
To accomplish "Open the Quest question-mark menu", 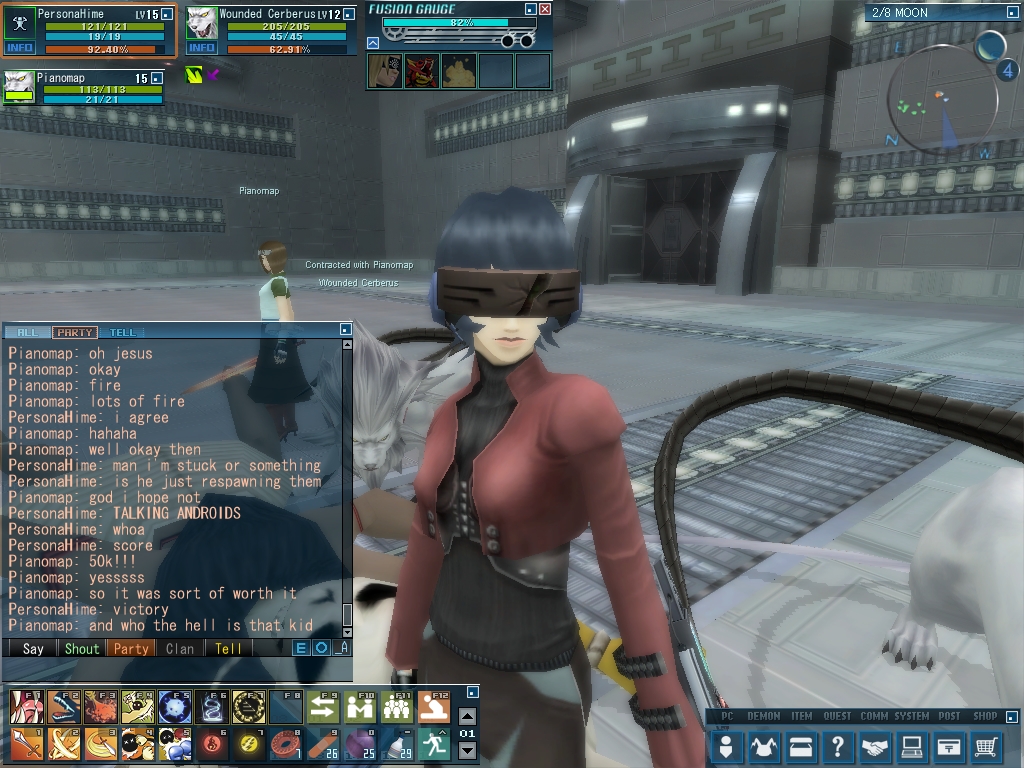I will [x=838, y=746].
